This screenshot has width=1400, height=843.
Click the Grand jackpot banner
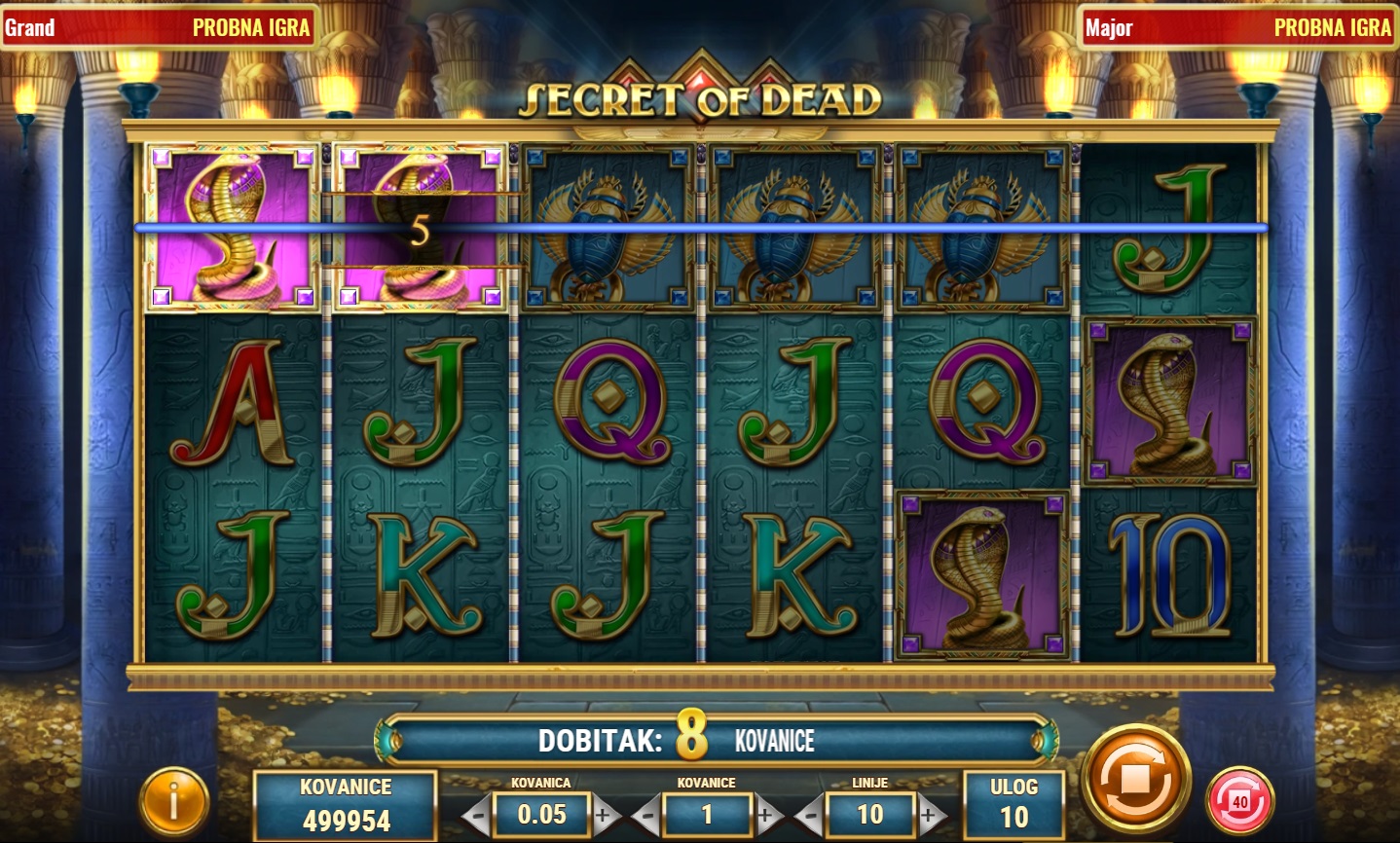pos(158,27)
